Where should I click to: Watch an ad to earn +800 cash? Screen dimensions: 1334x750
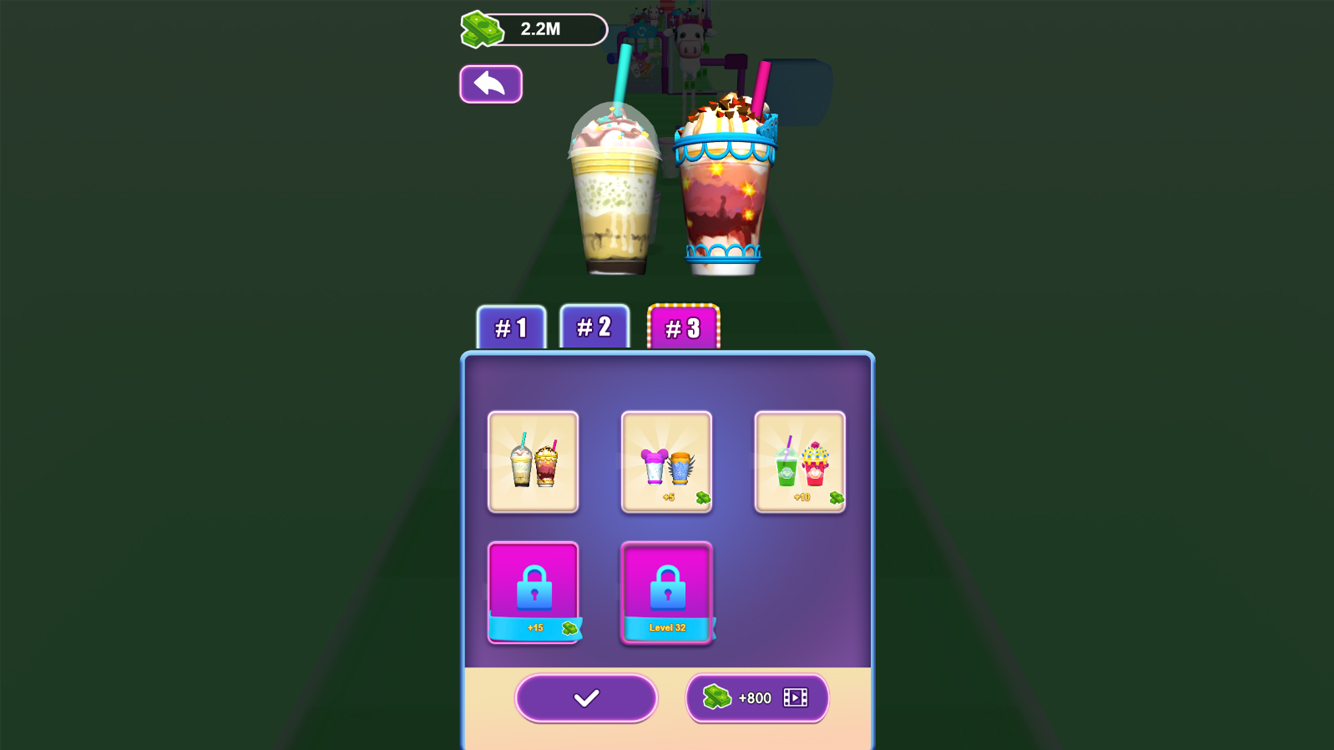coord(757,698)
